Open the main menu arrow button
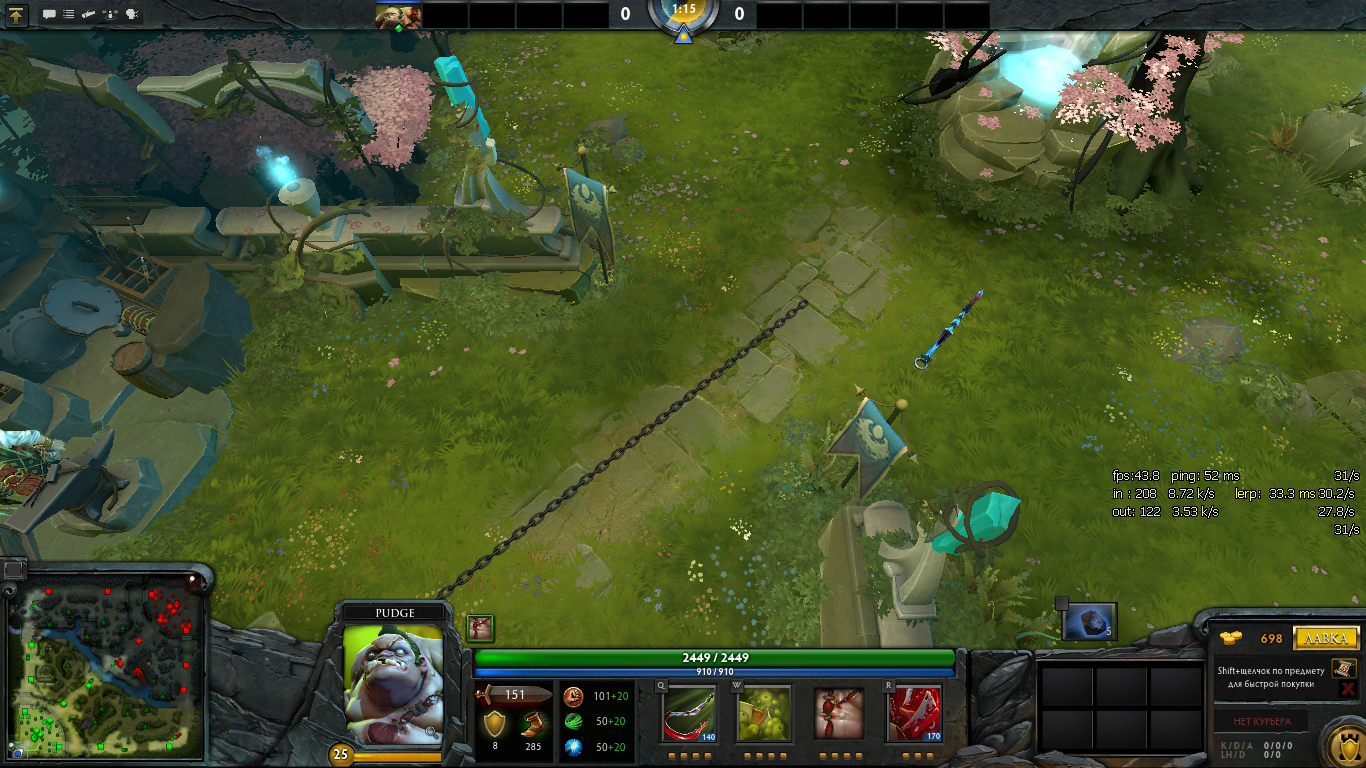Image resolution: width=1366 pixels, height=768 pixels. 17,15
